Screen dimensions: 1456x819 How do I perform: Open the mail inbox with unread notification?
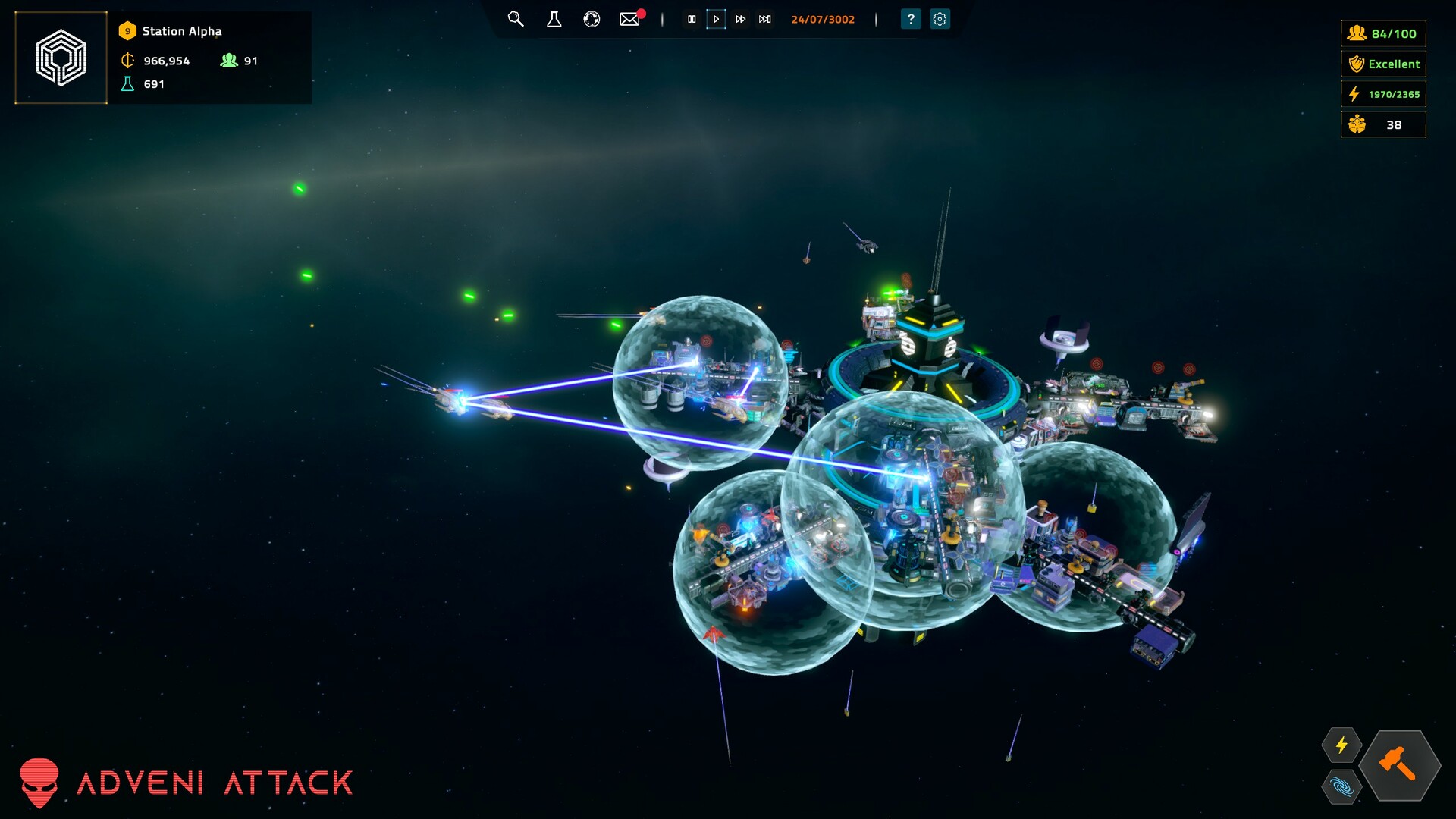click(x=629, y=19)
